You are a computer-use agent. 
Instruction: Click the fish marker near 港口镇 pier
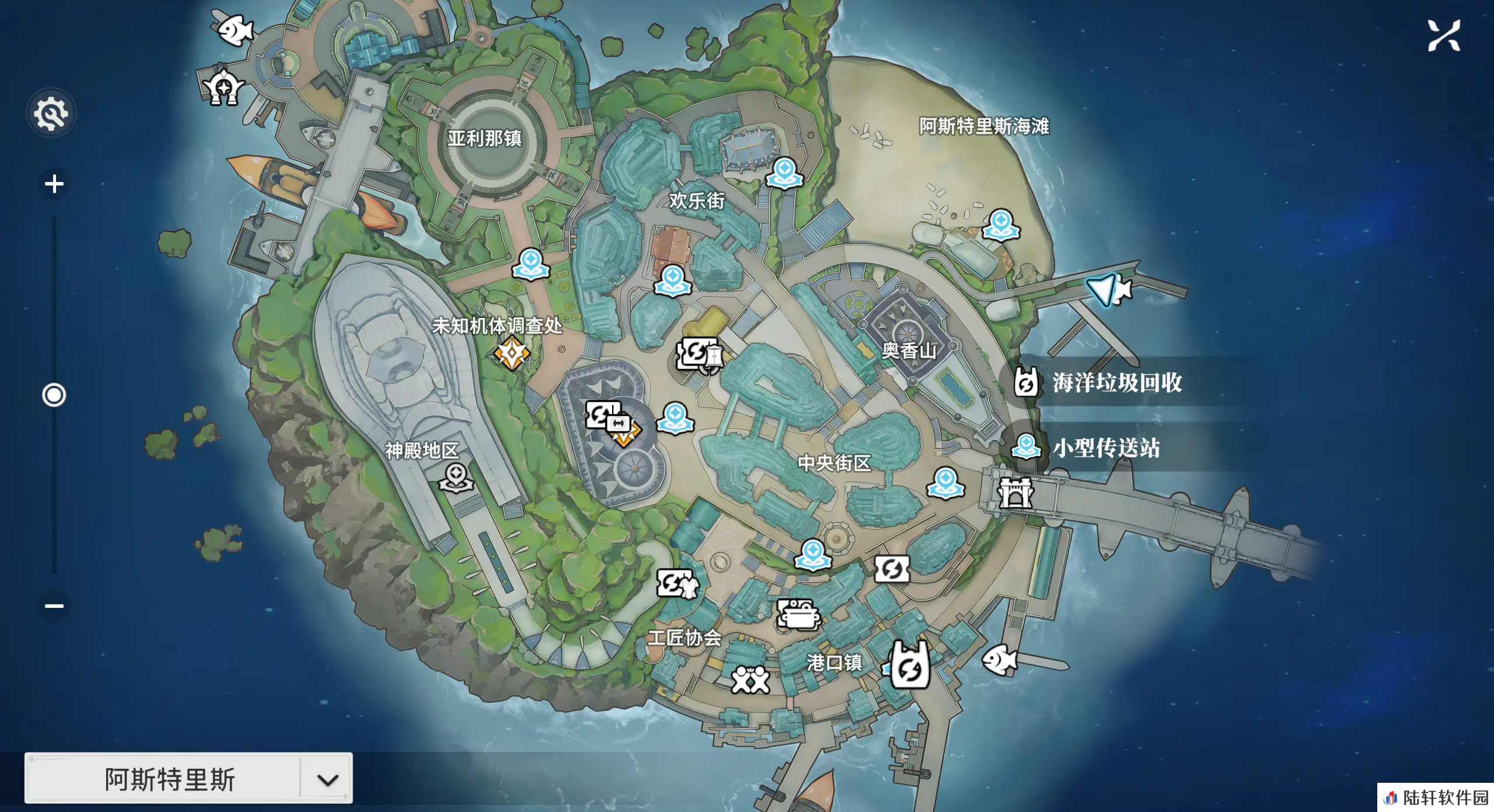coord(1000,660)
